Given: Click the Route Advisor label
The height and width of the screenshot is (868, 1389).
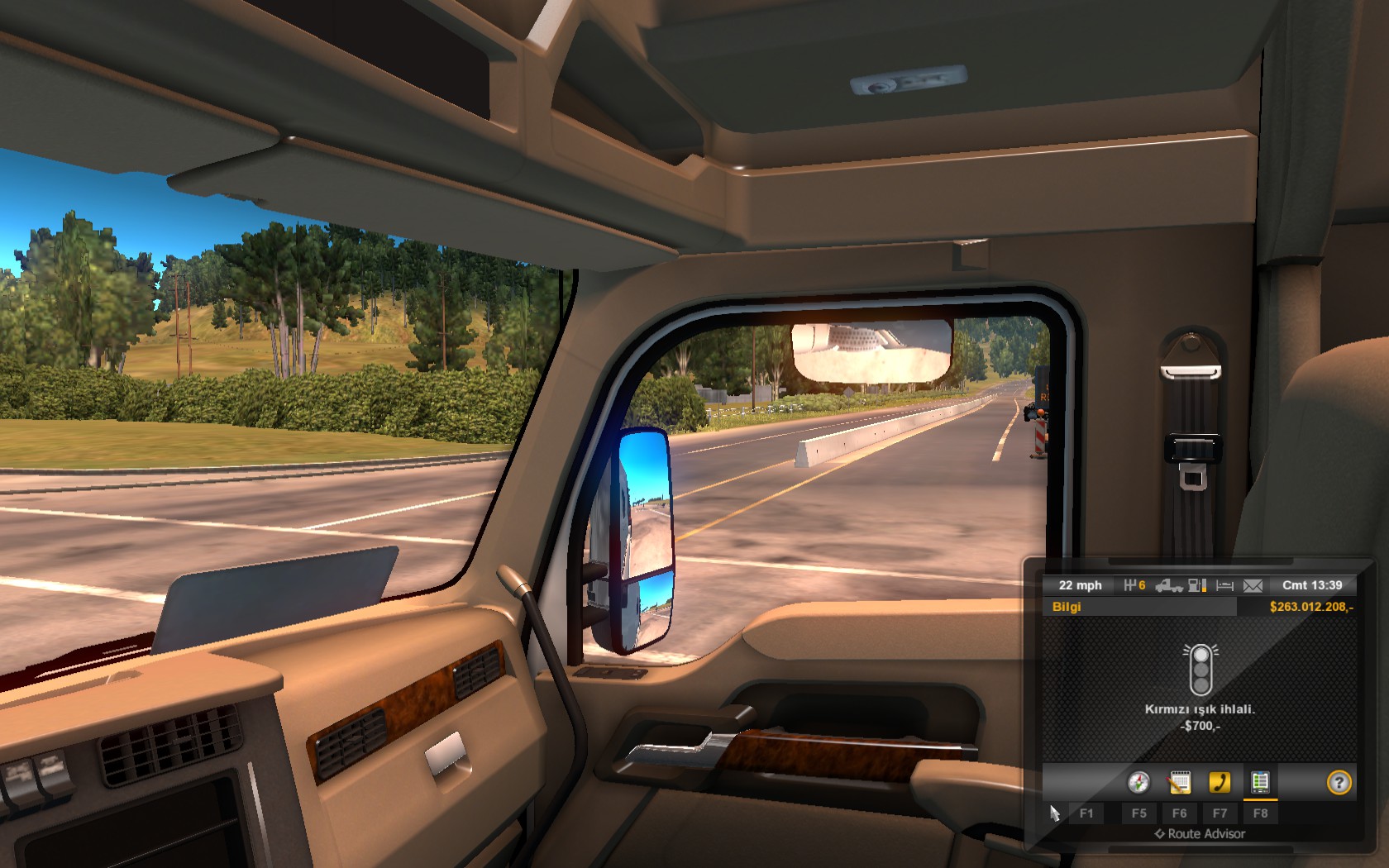Looking at the screenshot, I should click(x=1200, y=834).
